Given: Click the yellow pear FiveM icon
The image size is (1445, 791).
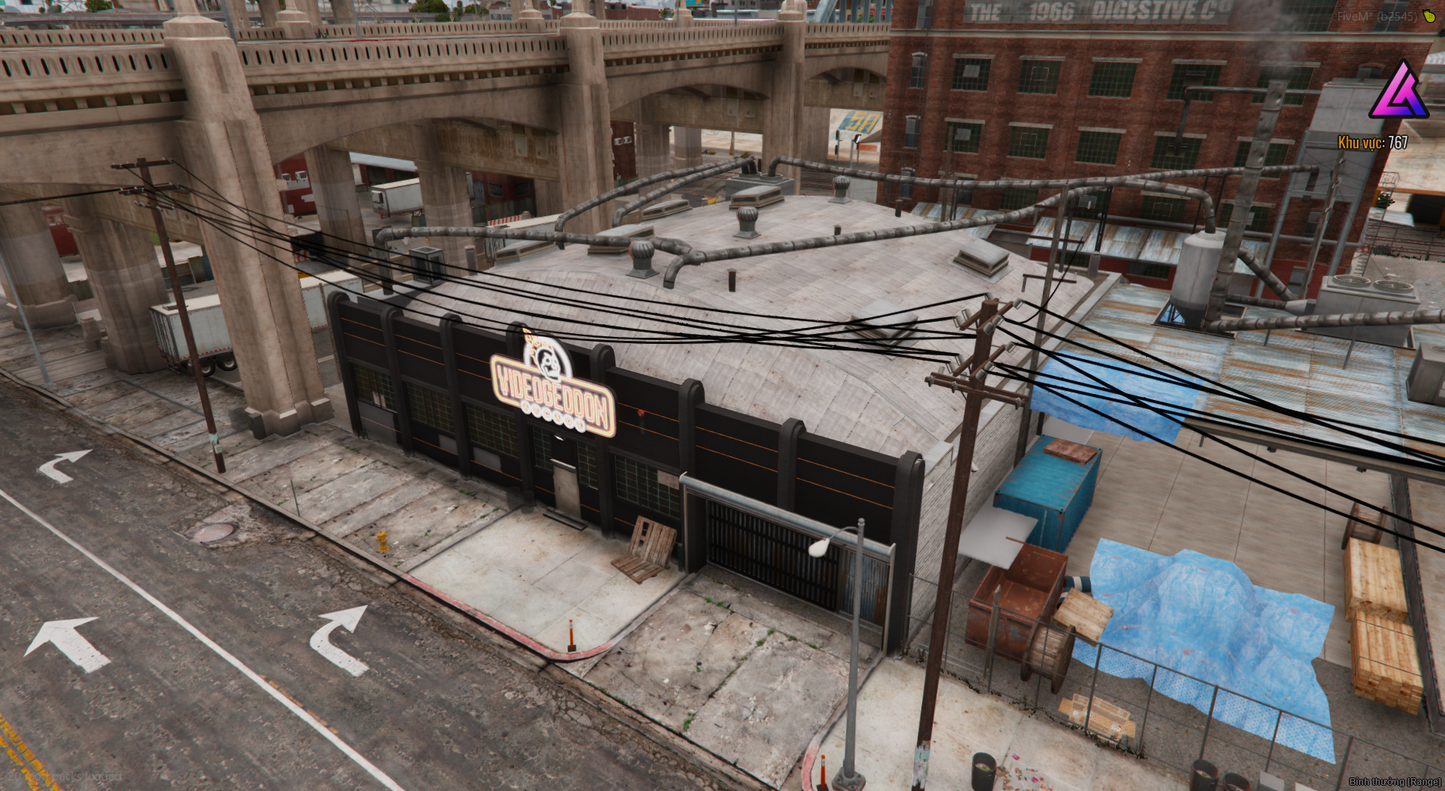Looking at the screenshot, I should coord(1428,17).
